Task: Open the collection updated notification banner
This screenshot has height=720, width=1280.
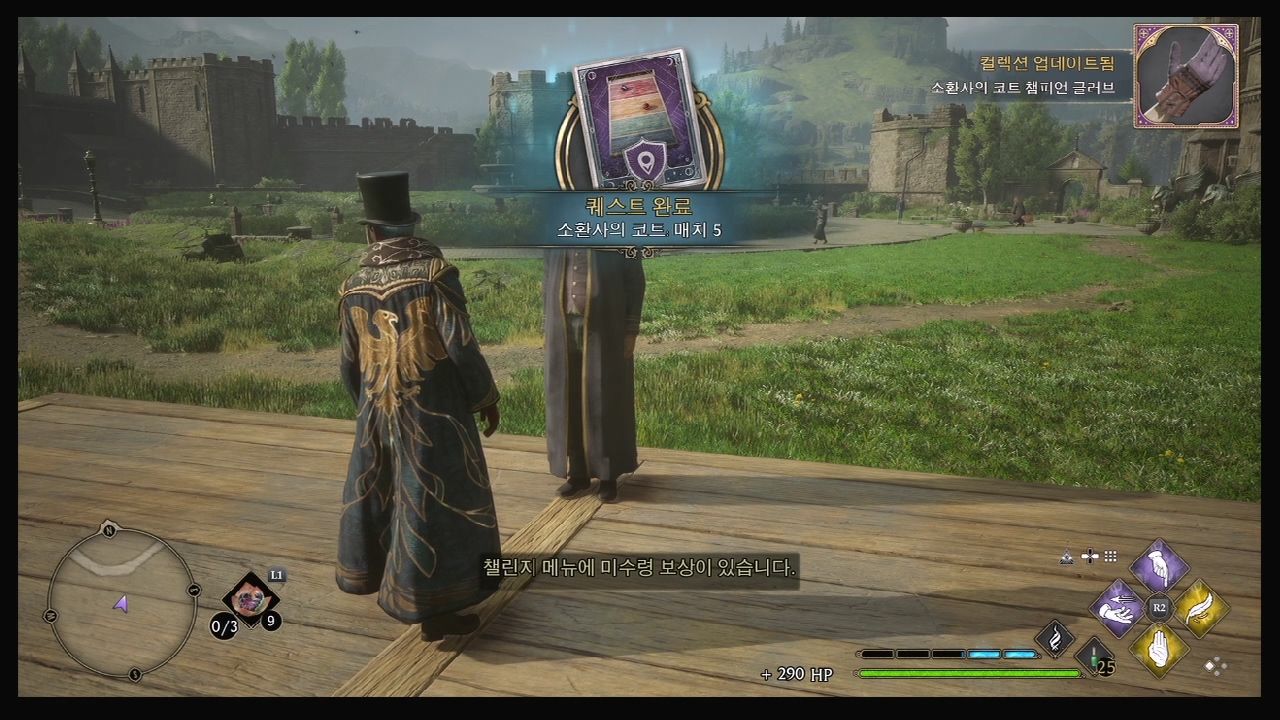Action: coord(1030,76)
